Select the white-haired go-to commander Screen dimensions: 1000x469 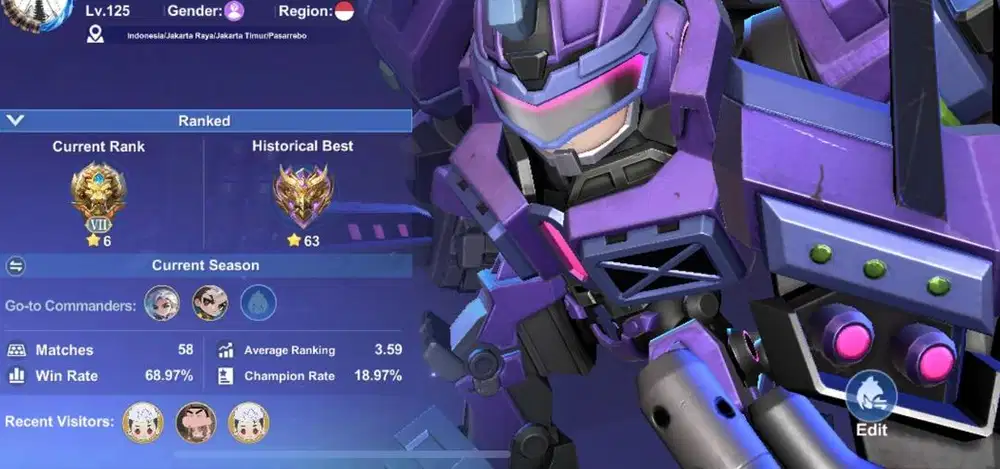162,303
